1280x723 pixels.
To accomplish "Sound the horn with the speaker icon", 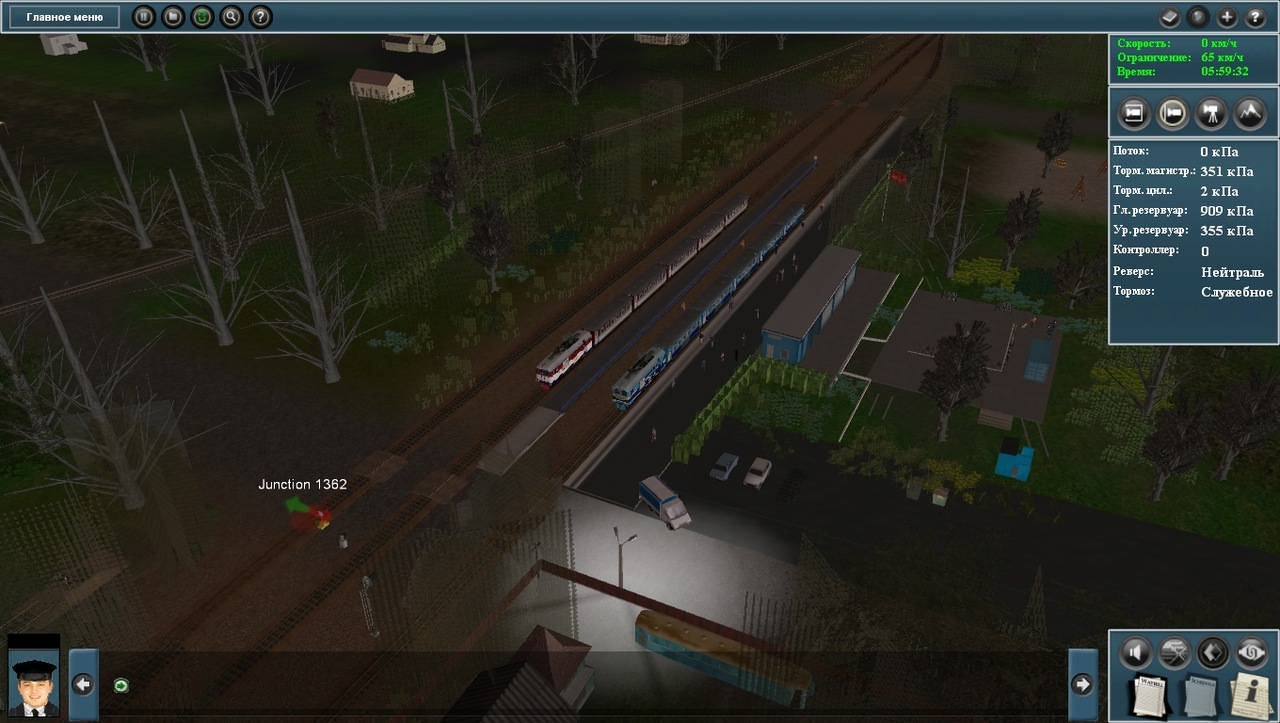I will (x=1134, y=653).
